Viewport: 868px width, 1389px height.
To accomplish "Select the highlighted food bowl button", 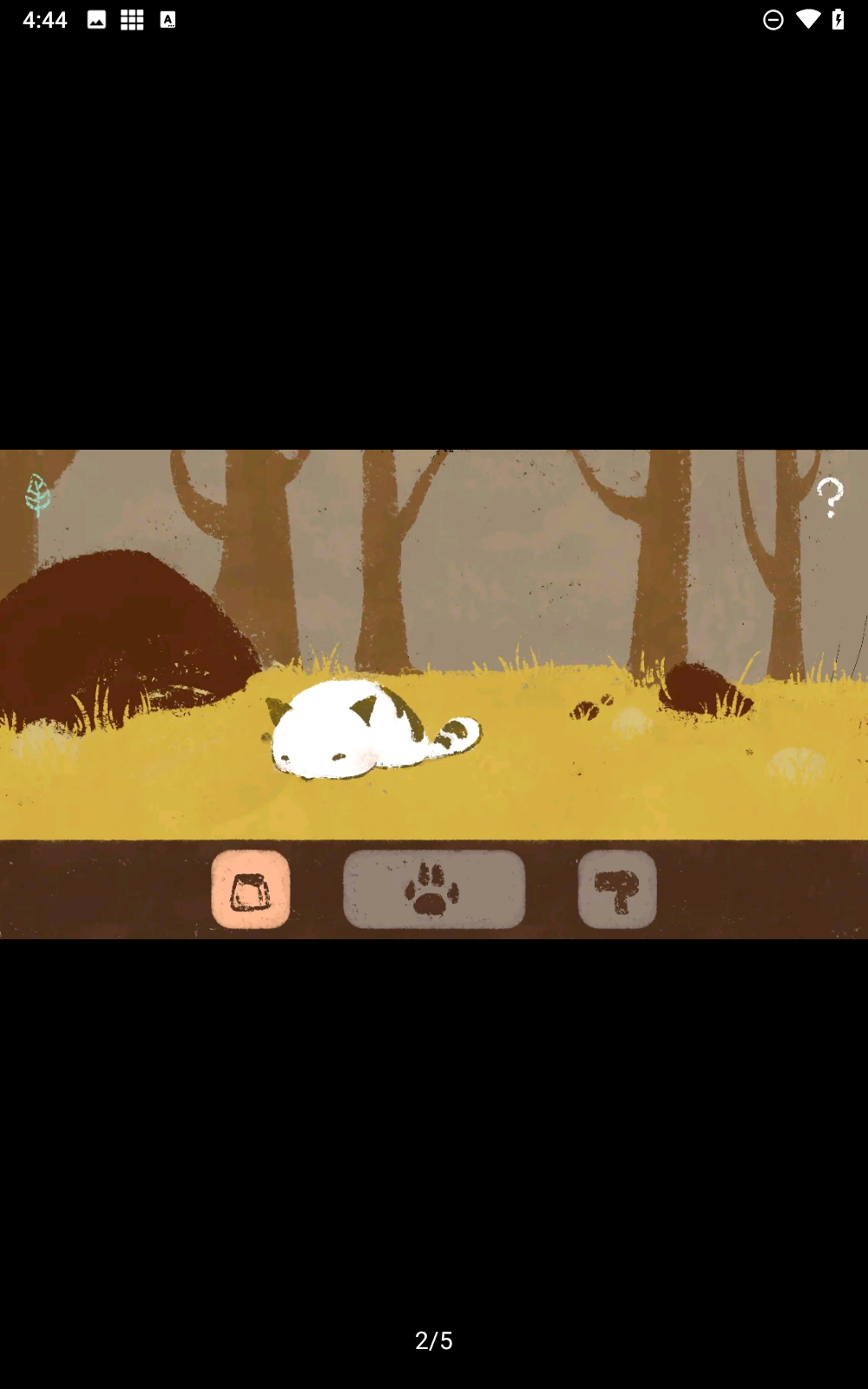I will click(251, 889).
